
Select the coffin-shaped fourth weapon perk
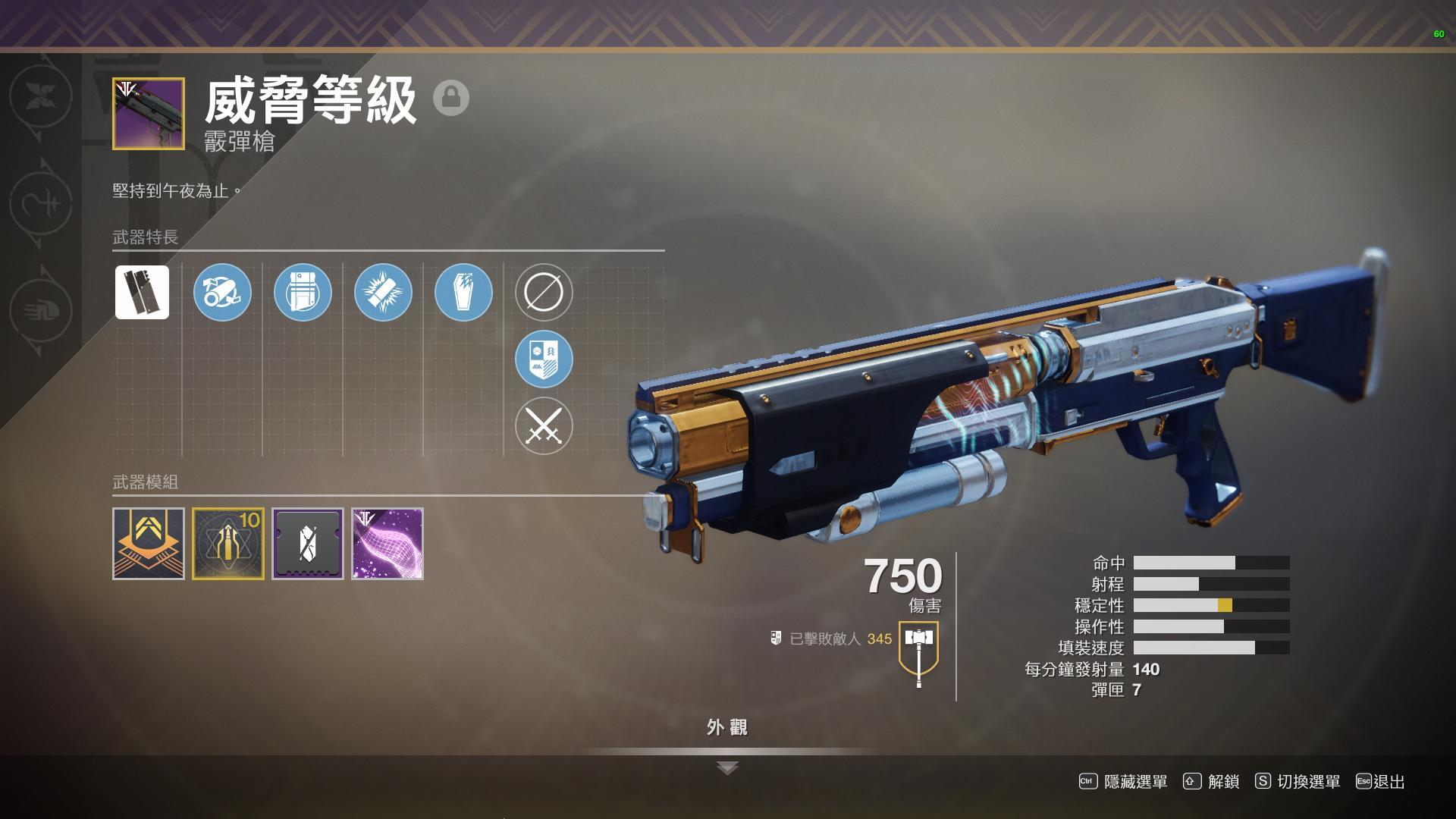pyautogui.click(x=463, y=293)
